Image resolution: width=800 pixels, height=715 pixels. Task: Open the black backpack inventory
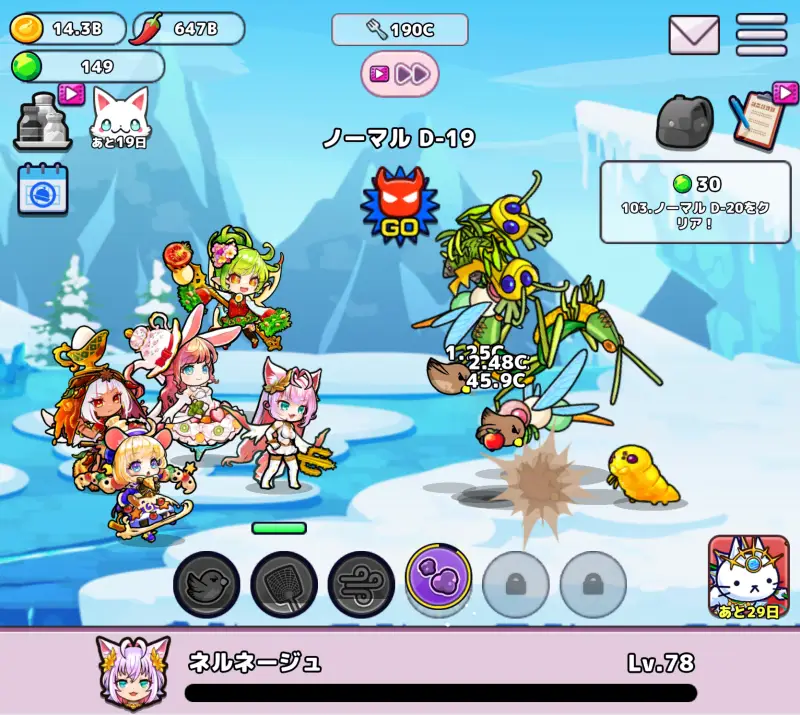click(686, 122)
